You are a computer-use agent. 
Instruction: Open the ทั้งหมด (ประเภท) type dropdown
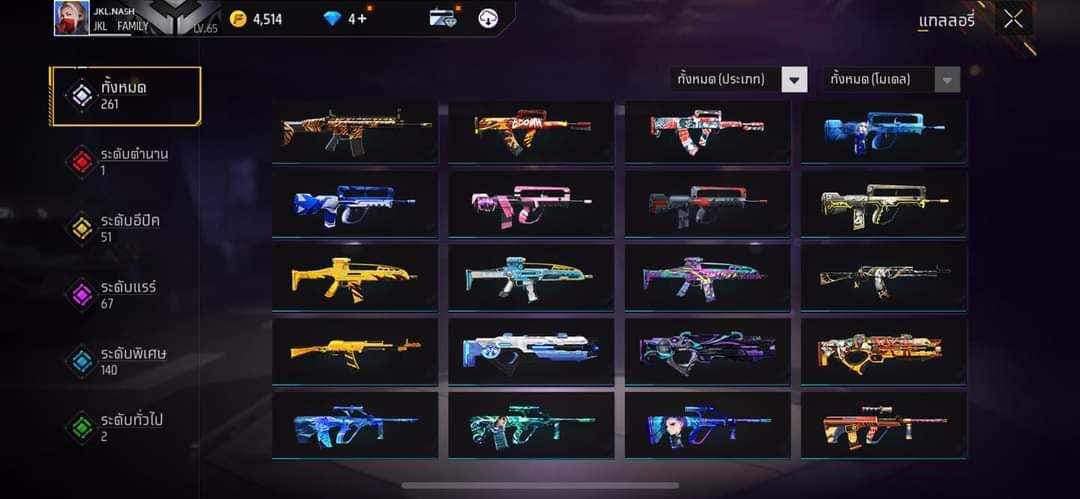coord(738,79)
